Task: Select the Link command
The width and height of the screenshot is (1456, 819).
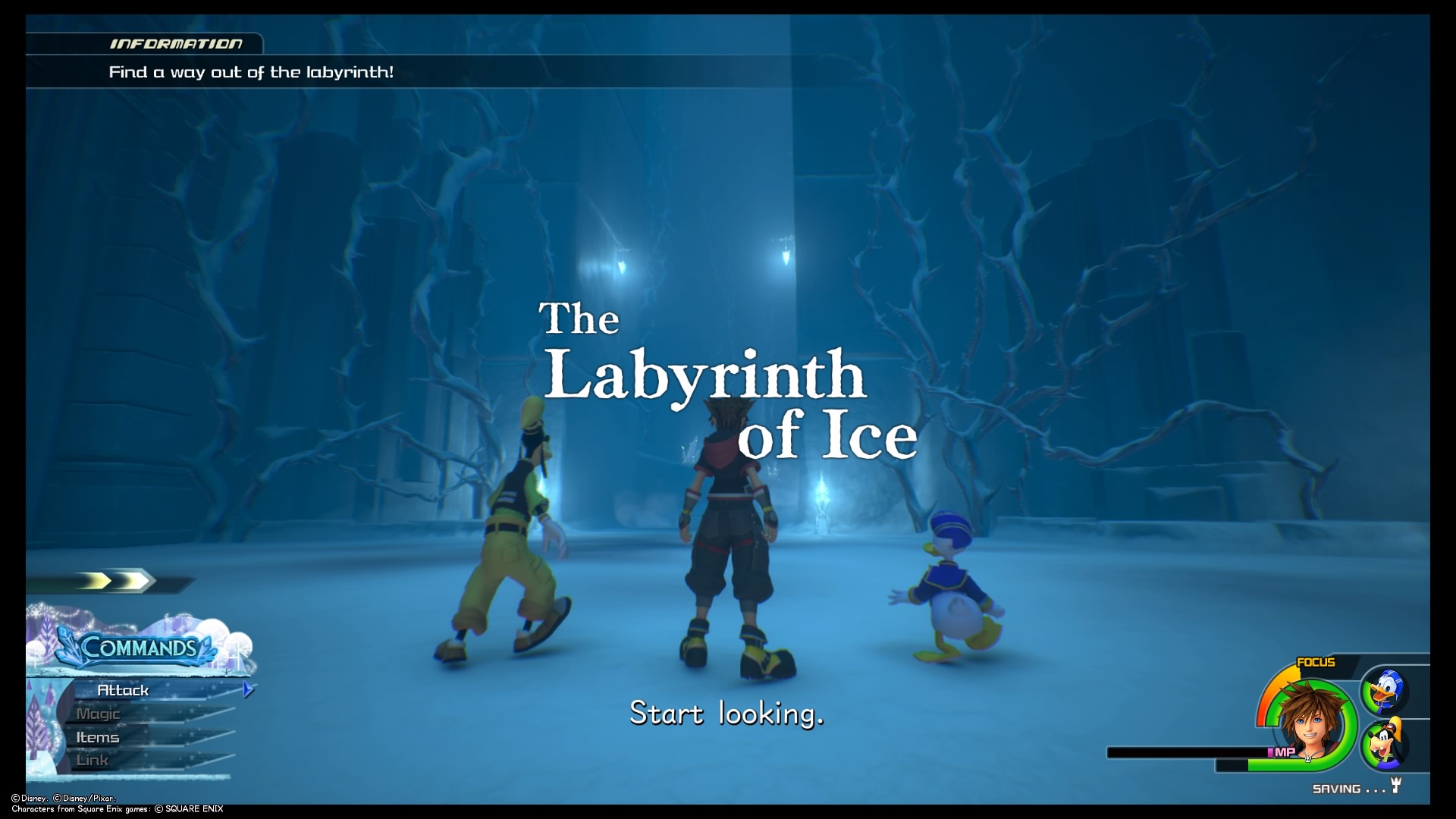Action: tap(93, 760)
